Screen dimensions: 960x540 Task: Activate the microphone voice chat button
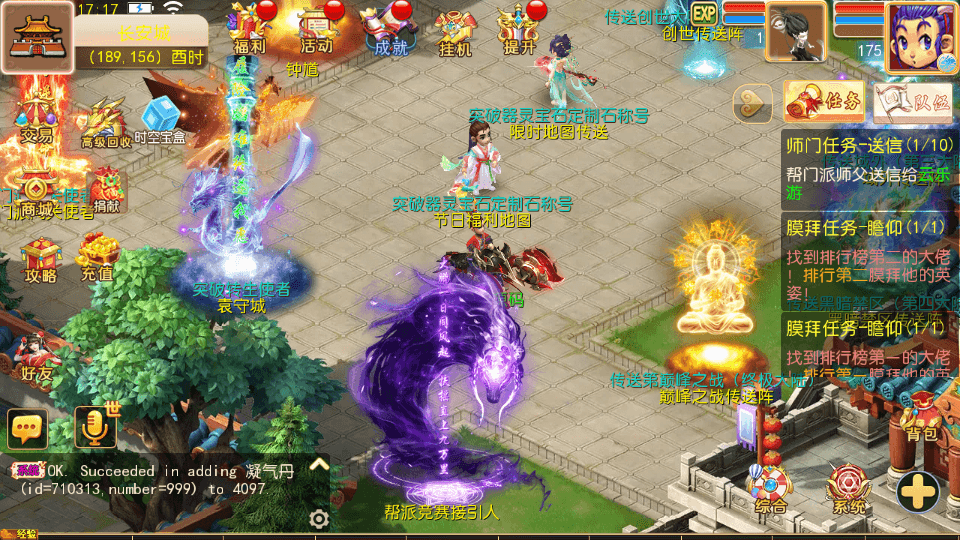pyautogui.click(x=95, y=428)
